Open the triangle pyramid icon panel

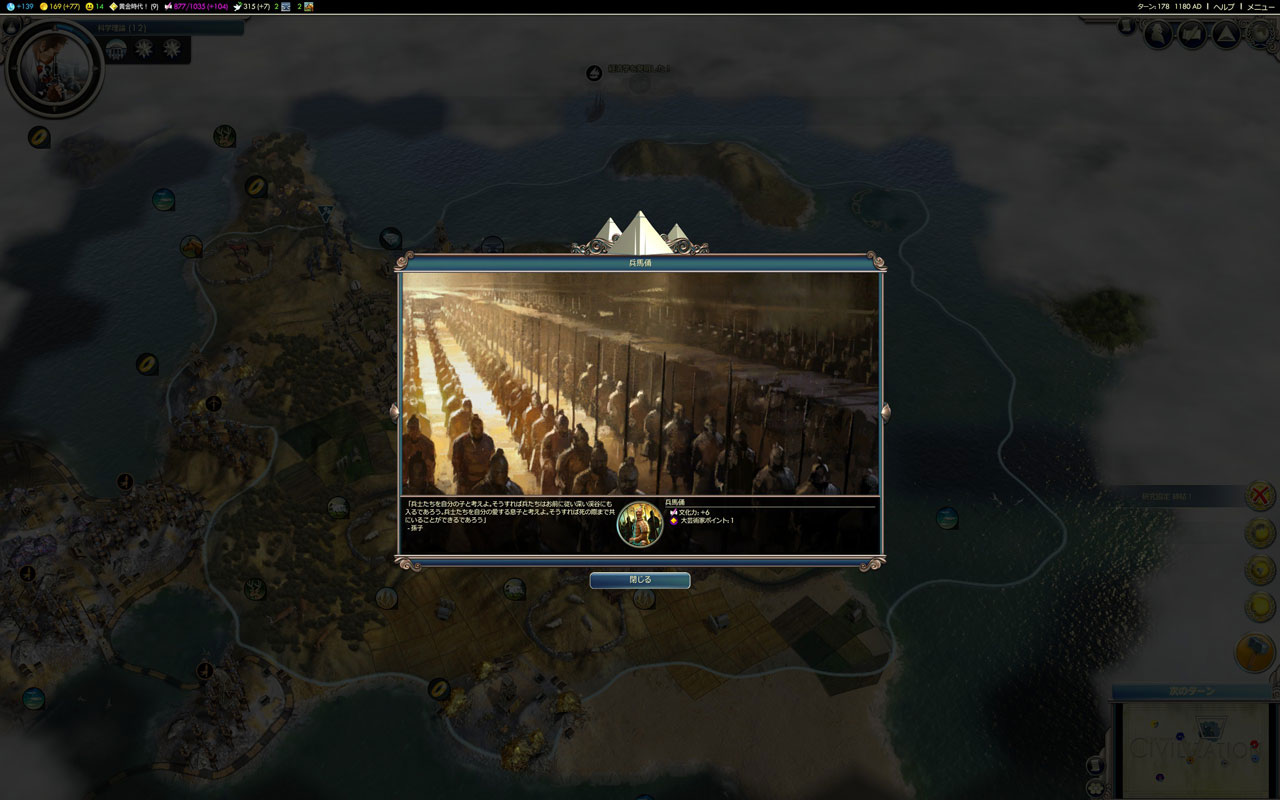pos(1226,35)
